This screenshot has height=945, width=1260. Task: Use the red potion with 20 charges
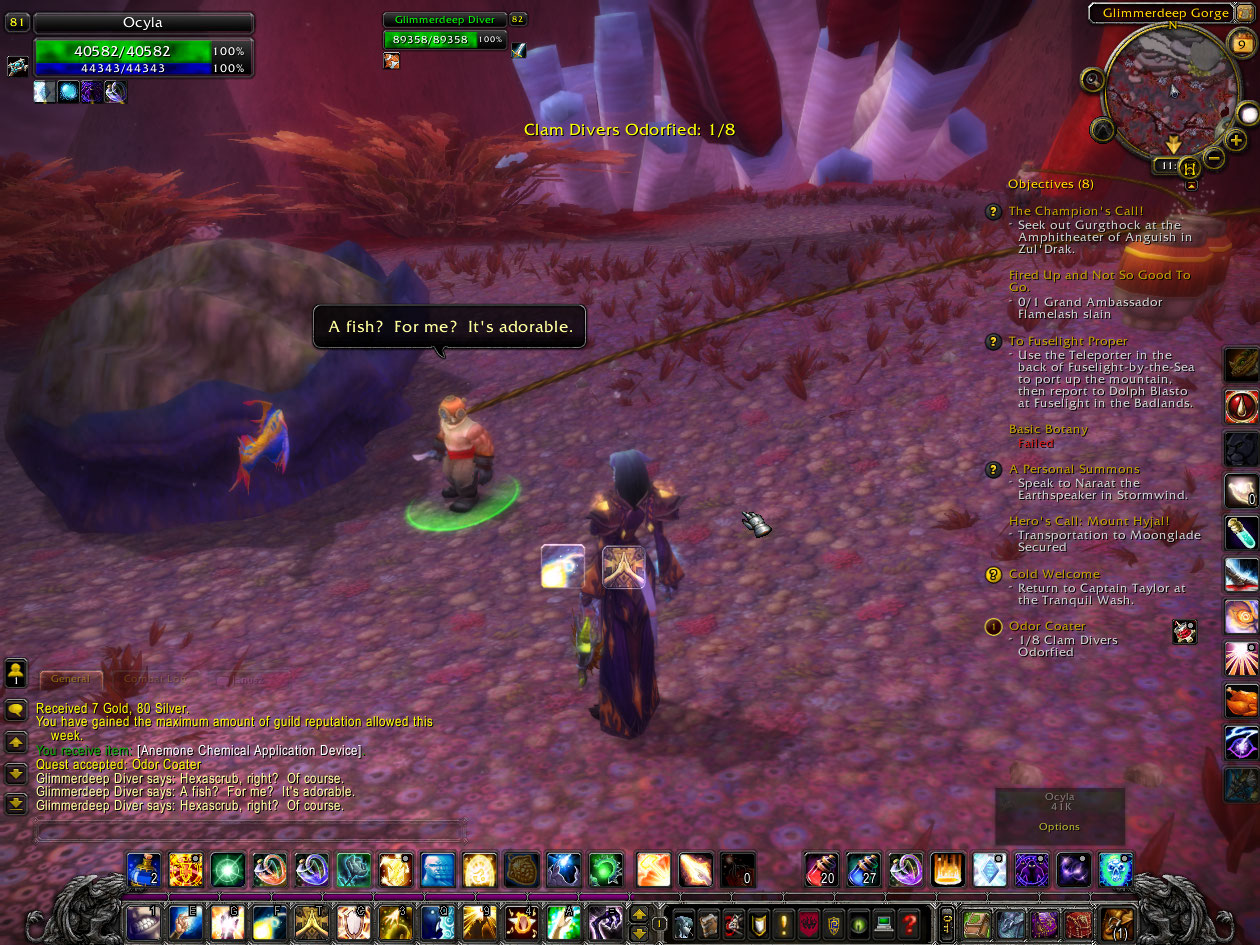(x=820, y=870)
